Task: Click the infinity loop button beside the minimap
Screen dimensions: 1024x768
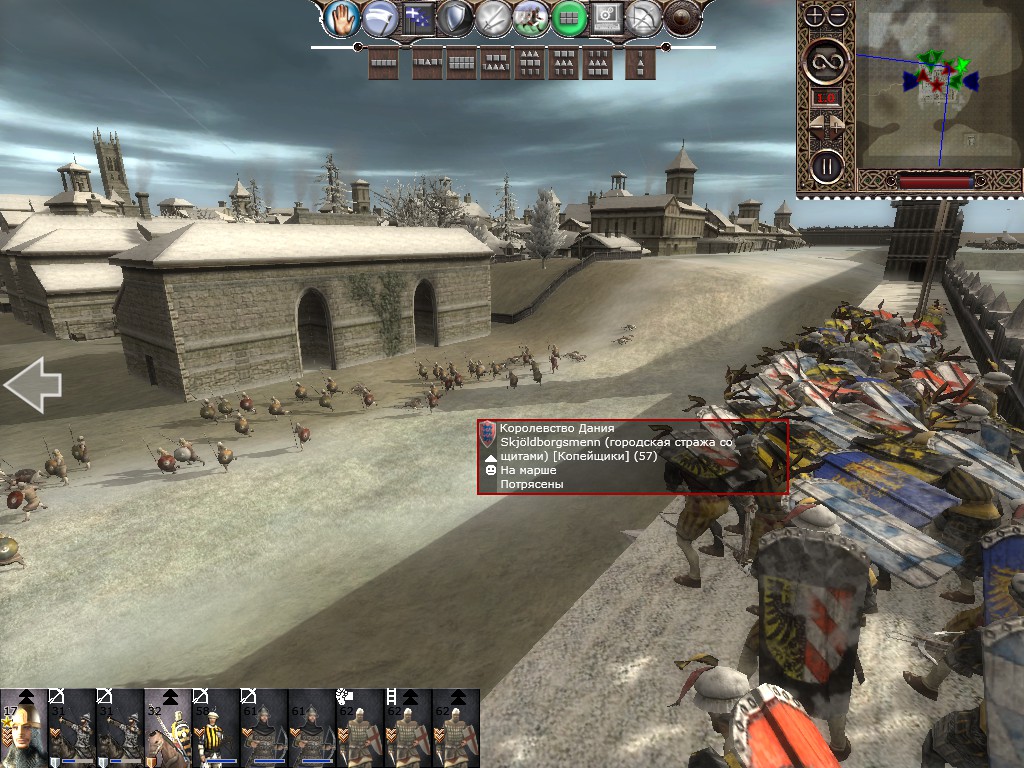Action: pos(826,62)
